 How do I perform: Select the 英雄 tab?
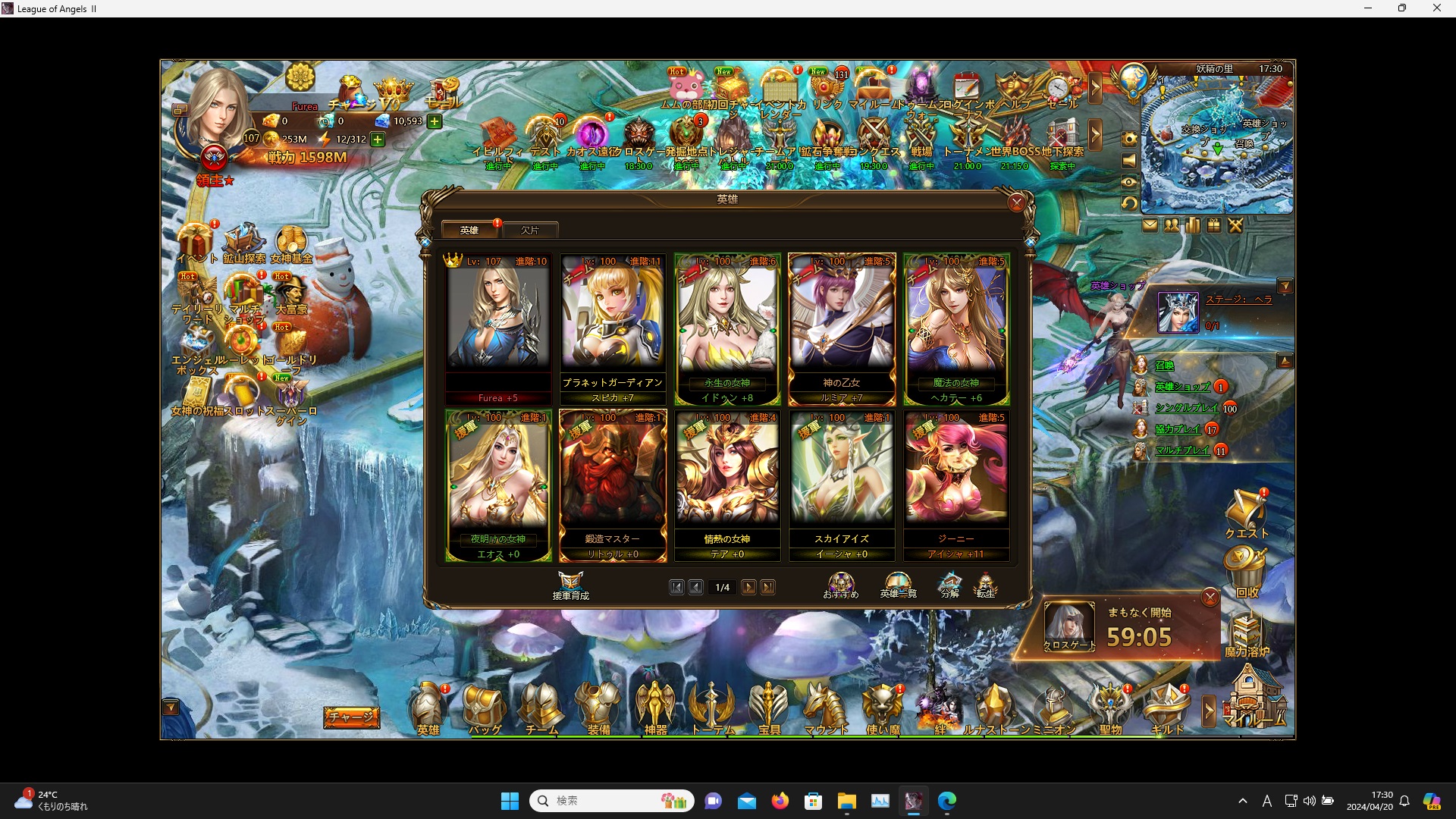click(469, 230)
